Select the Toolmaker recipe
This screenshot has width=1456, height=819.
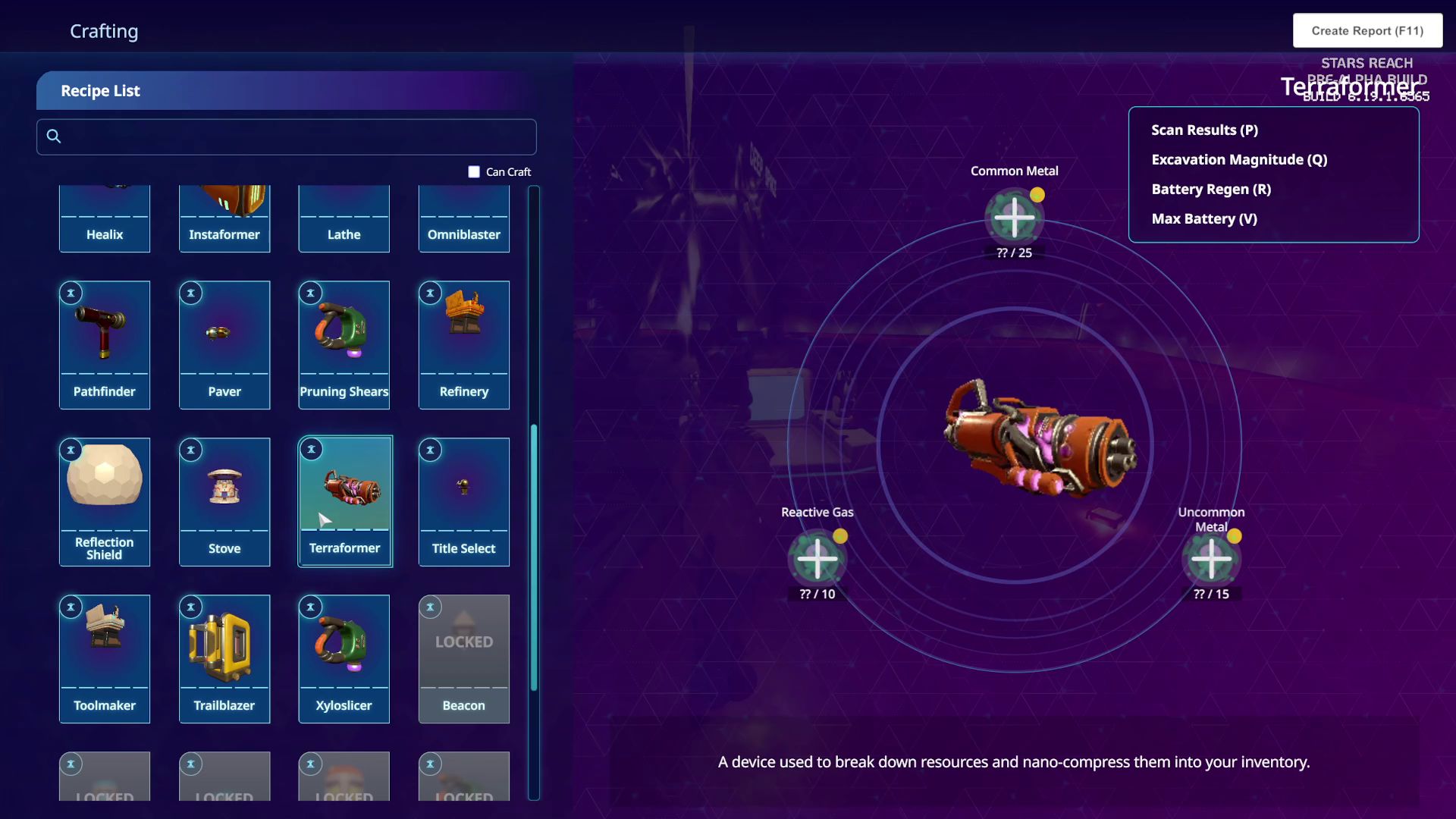pos(105,658)
